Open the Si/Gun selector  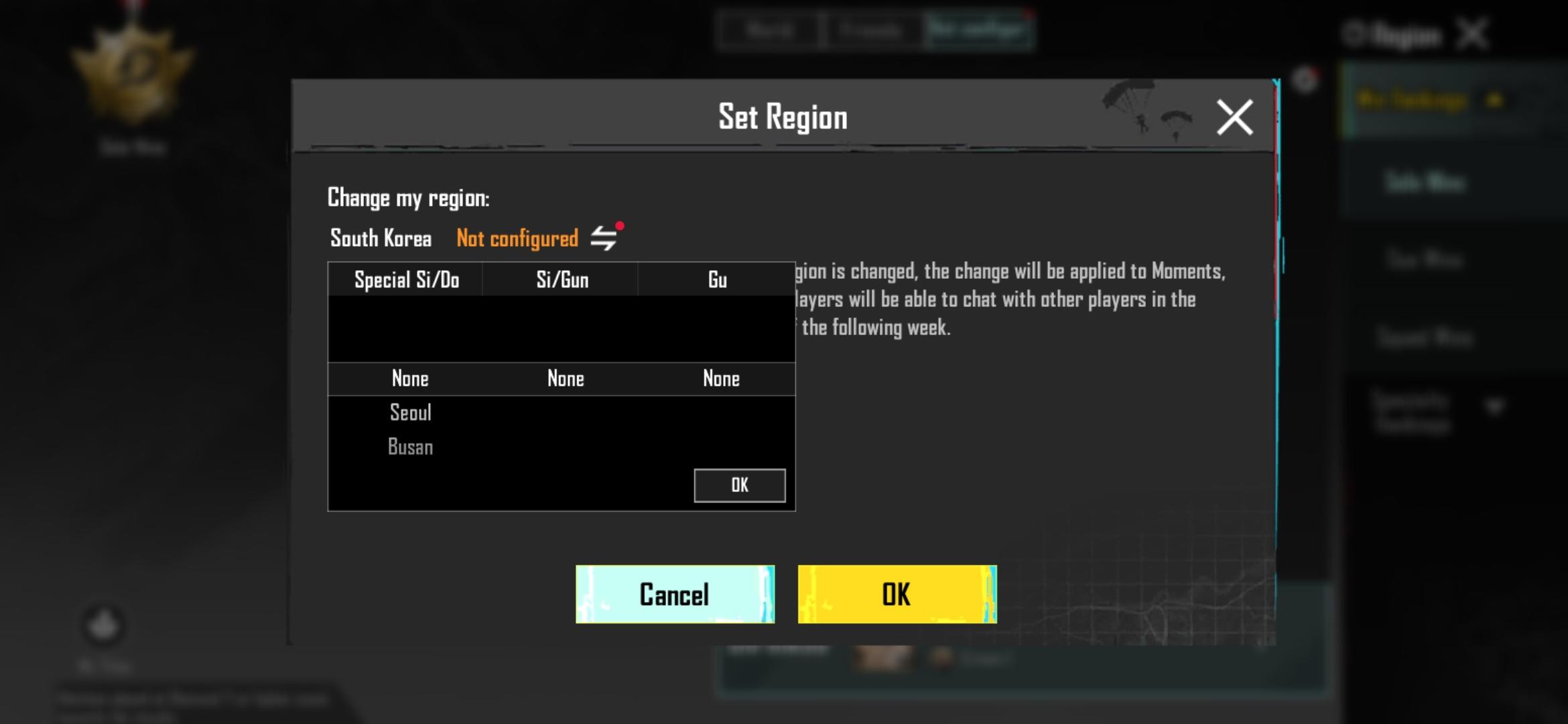click(563, 280)
